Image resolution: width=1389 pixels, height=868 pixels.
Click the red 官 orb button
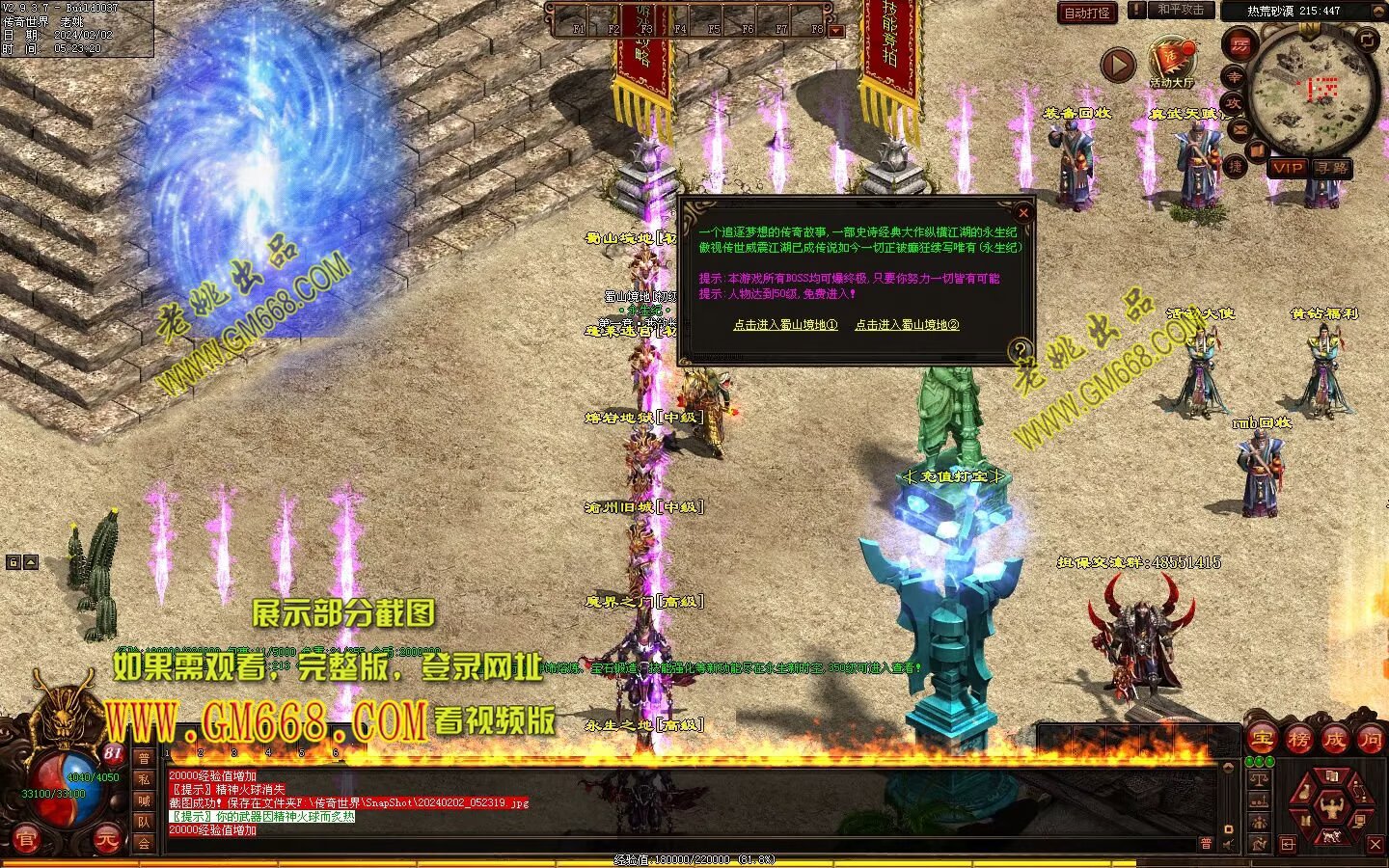(25, 840)
